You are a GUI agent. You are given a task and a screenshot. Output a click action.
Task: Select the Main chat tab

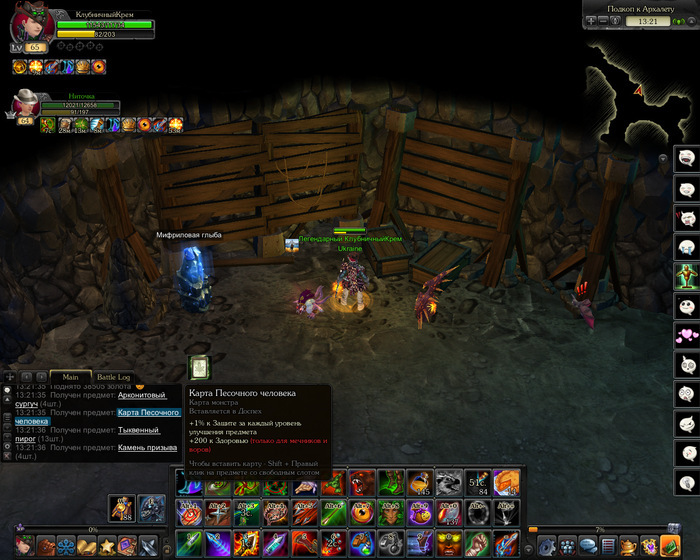(x=69, y=377)
